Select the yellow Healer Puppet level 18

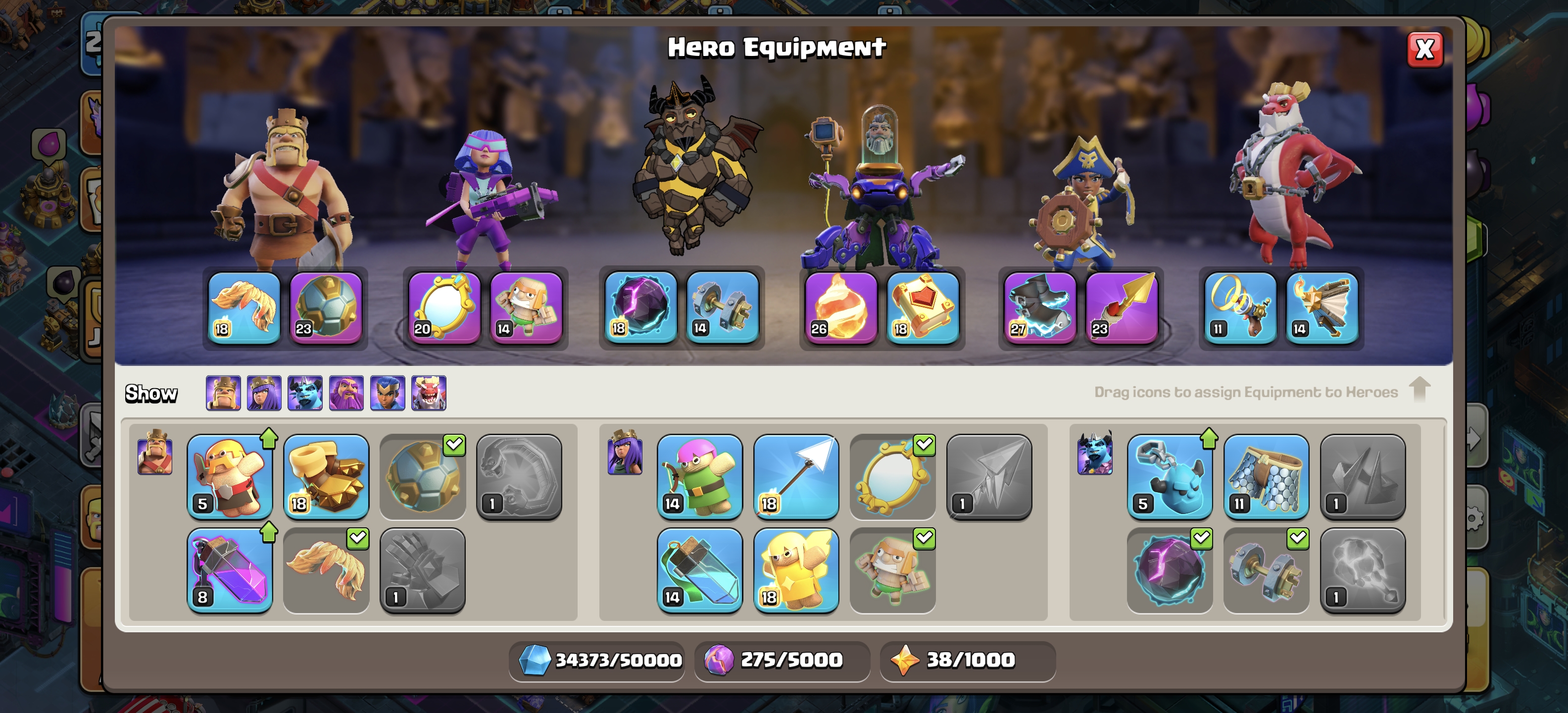click(x=795, y=570)
